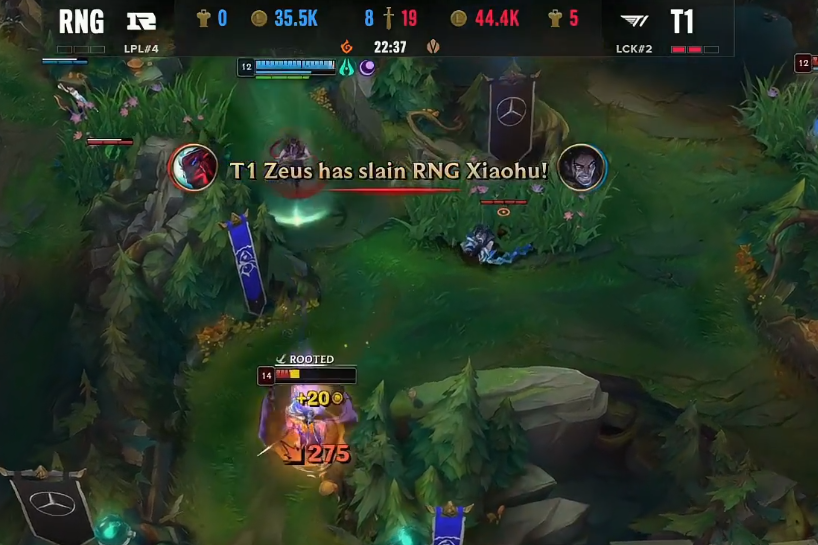Click the T1 team logo in scoreboard
The image size is (818, 545).
(634, 21)
